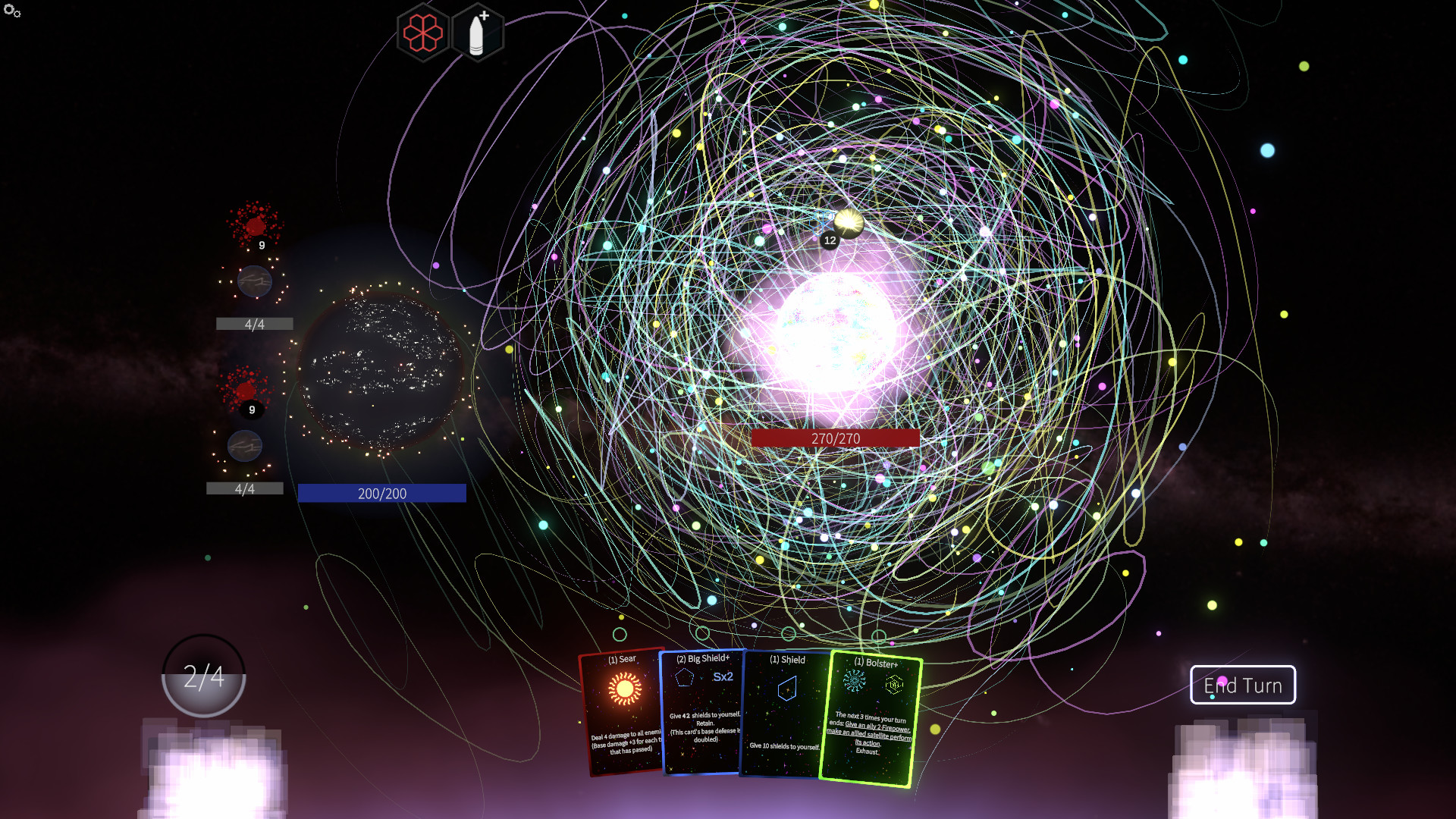Choose the Big Shield+ card

pyautogui.click(x=701, y=711)
